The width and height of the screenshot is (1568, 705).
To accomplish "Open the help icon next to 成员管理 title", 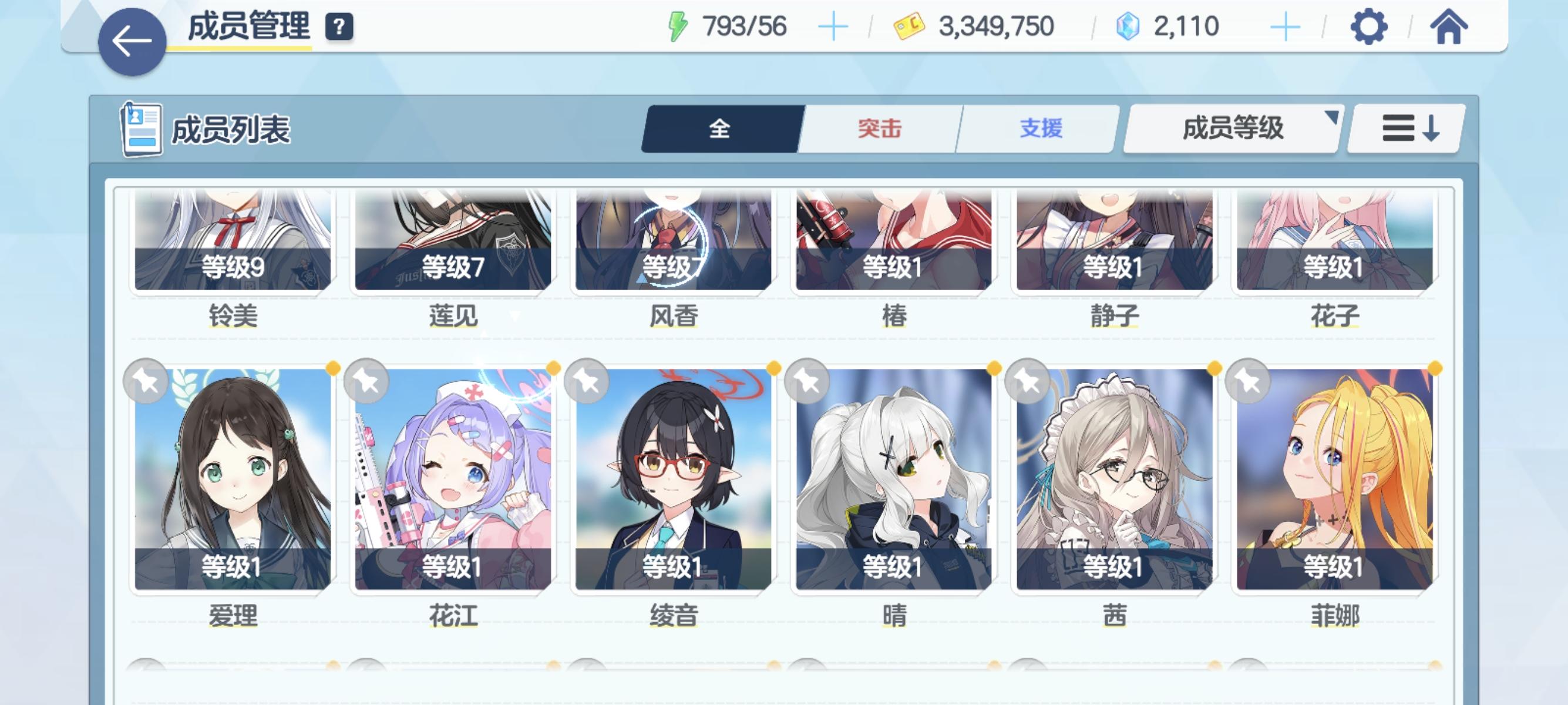I will click(x=341, y=27).
